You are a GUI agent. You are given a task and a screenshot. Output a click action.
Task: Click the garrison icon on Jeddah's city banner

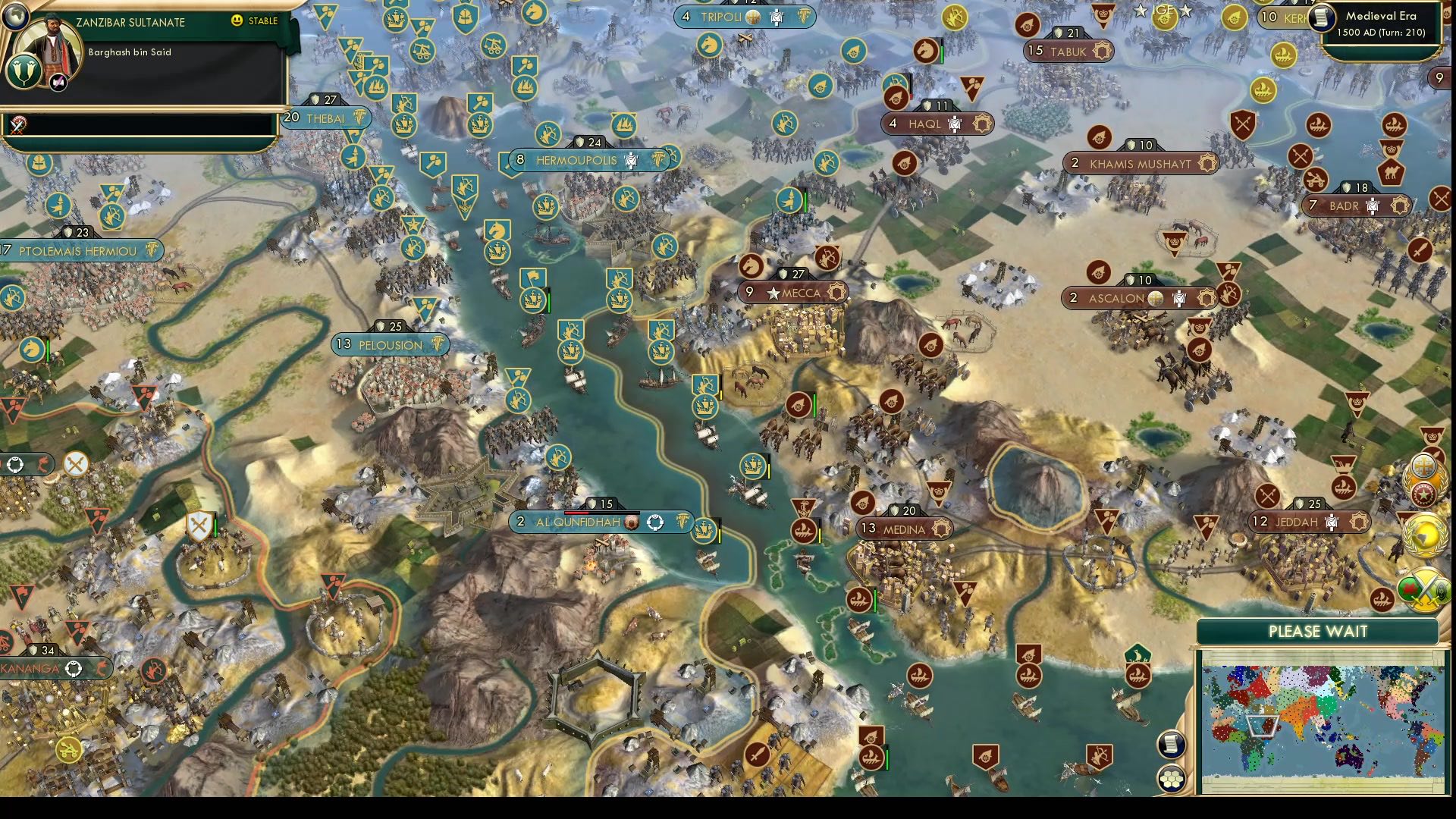click(1331, 522)
